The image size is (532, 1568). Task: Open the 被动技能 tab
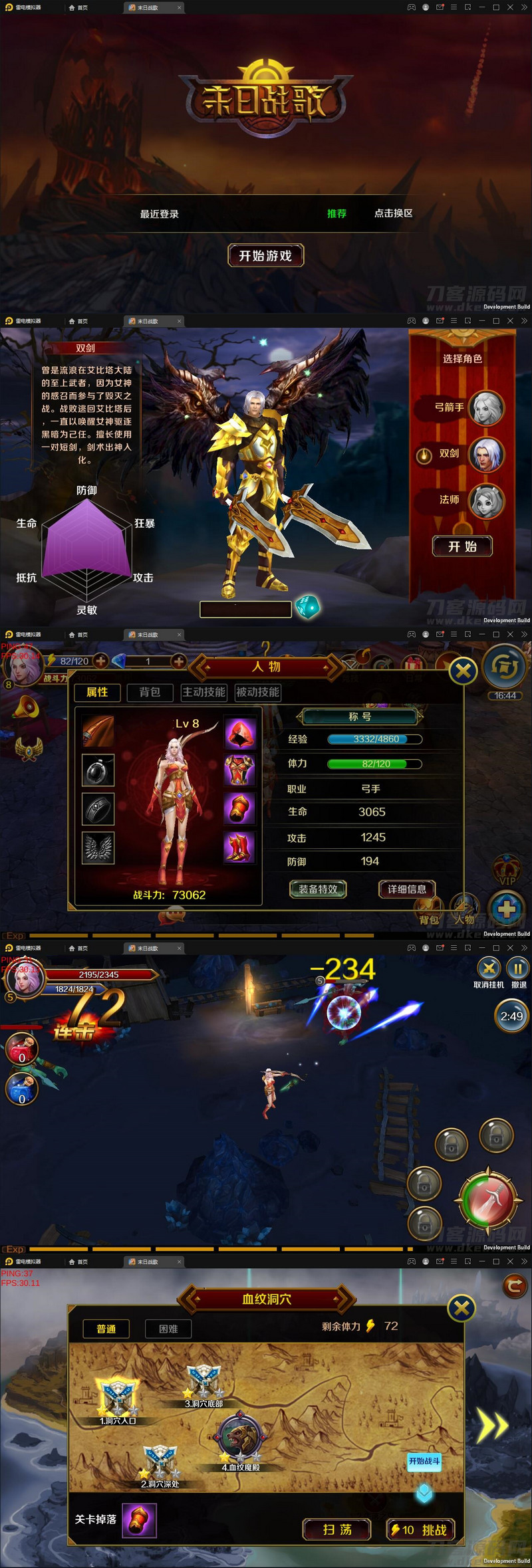[x=257, y=692]
